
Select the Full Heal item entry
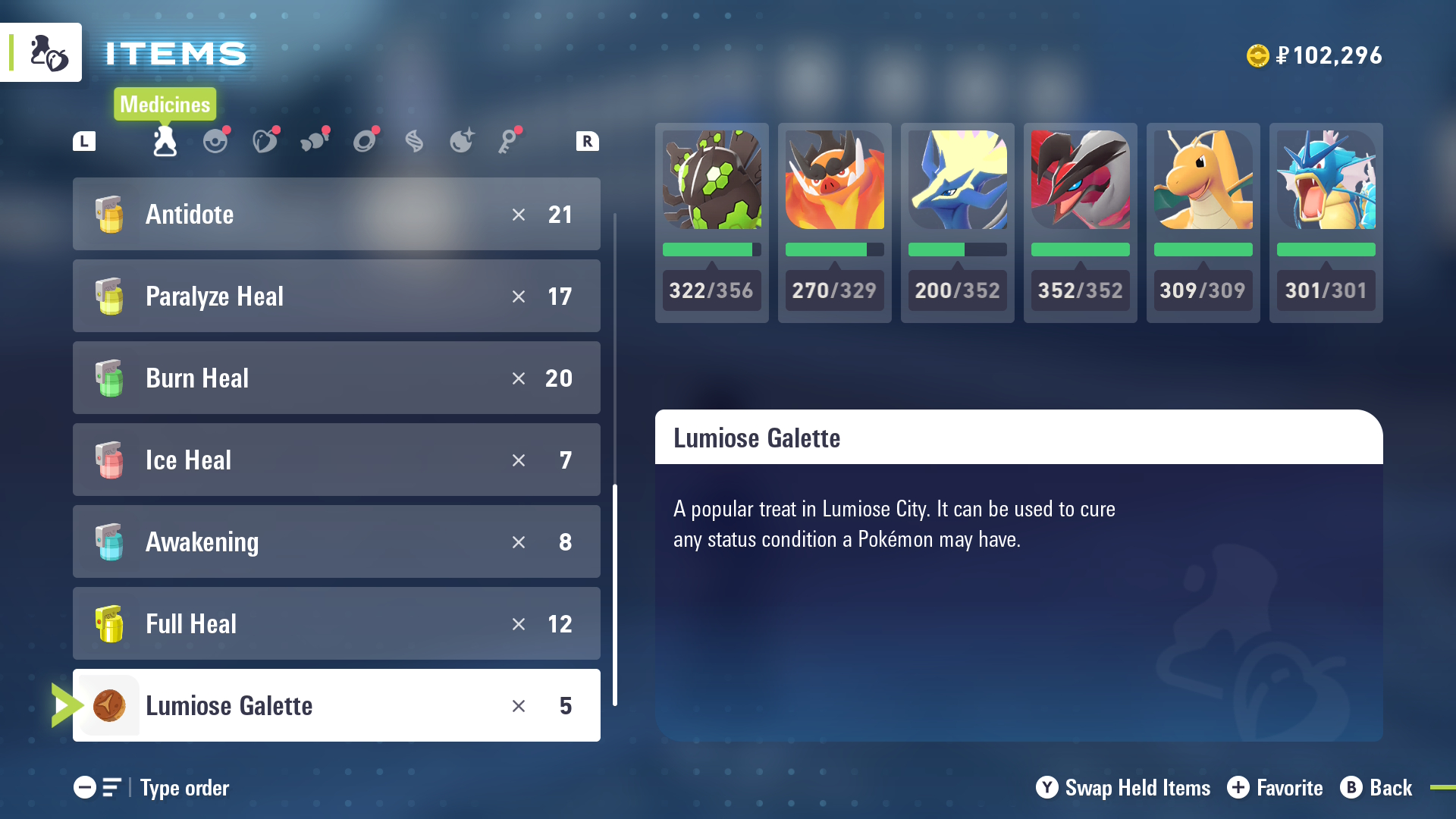click(336, 623)
